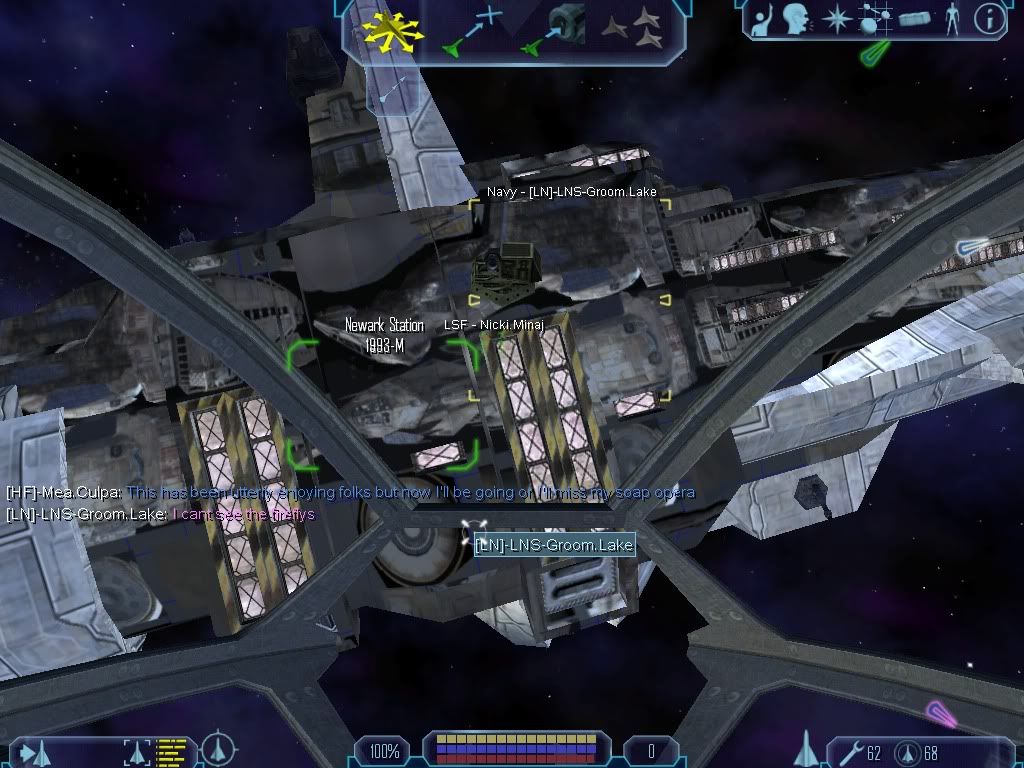1024x768 pixels.
Task: Click the circled ship icon
Action: pos(218,749)
